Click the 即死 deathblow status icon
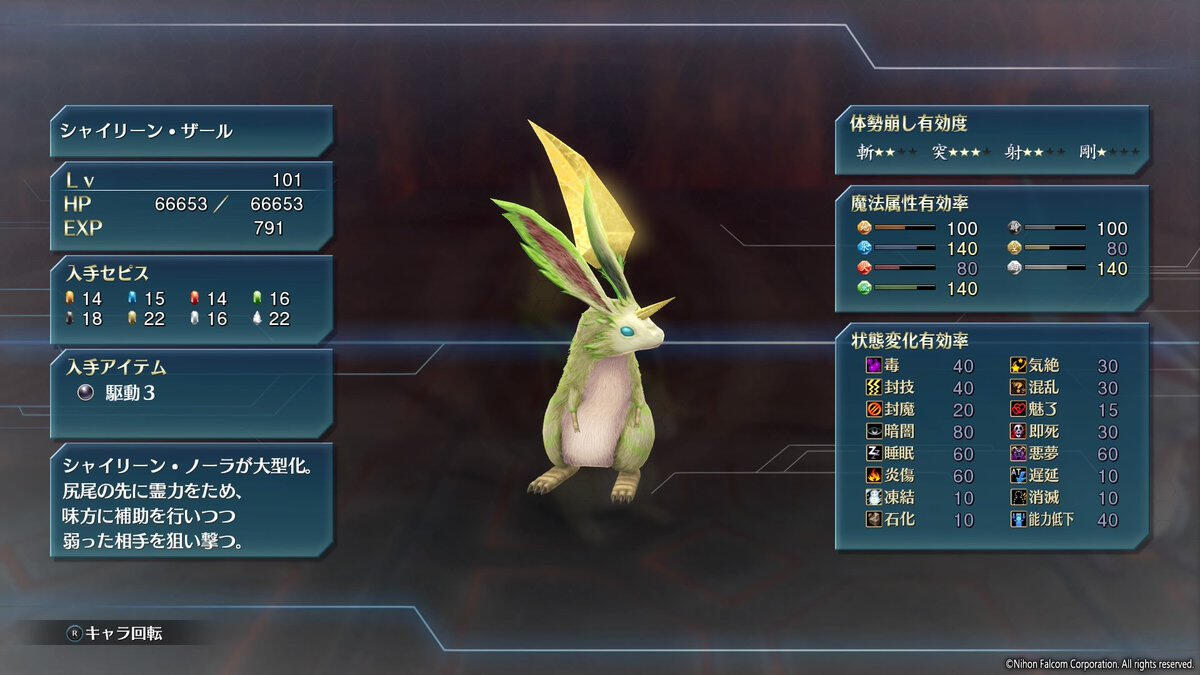The width and height of the screenshot is (1200, 675). (1019, 432)
